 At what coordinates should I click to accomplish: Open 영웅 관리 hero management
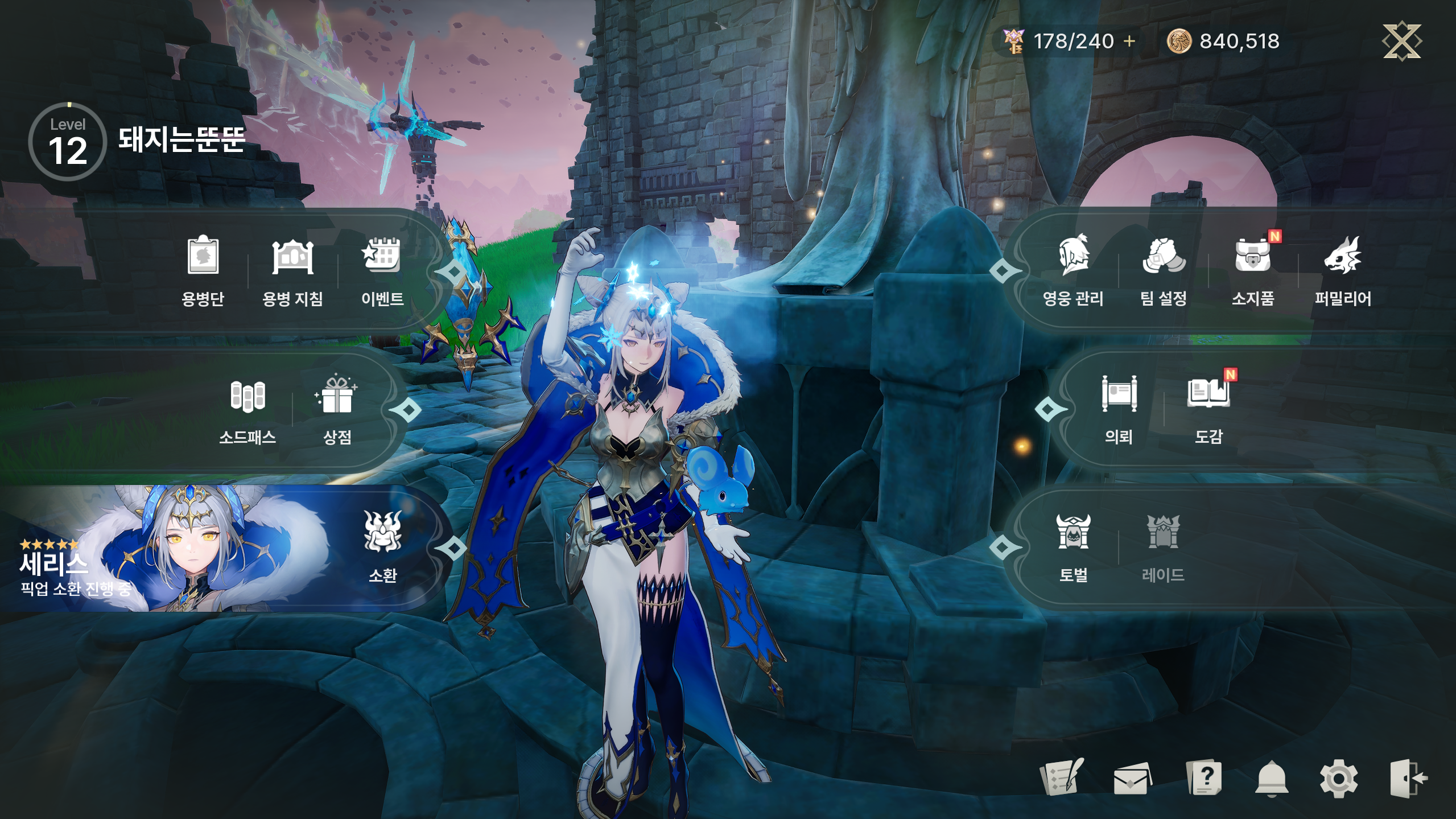pos(1073,269)
